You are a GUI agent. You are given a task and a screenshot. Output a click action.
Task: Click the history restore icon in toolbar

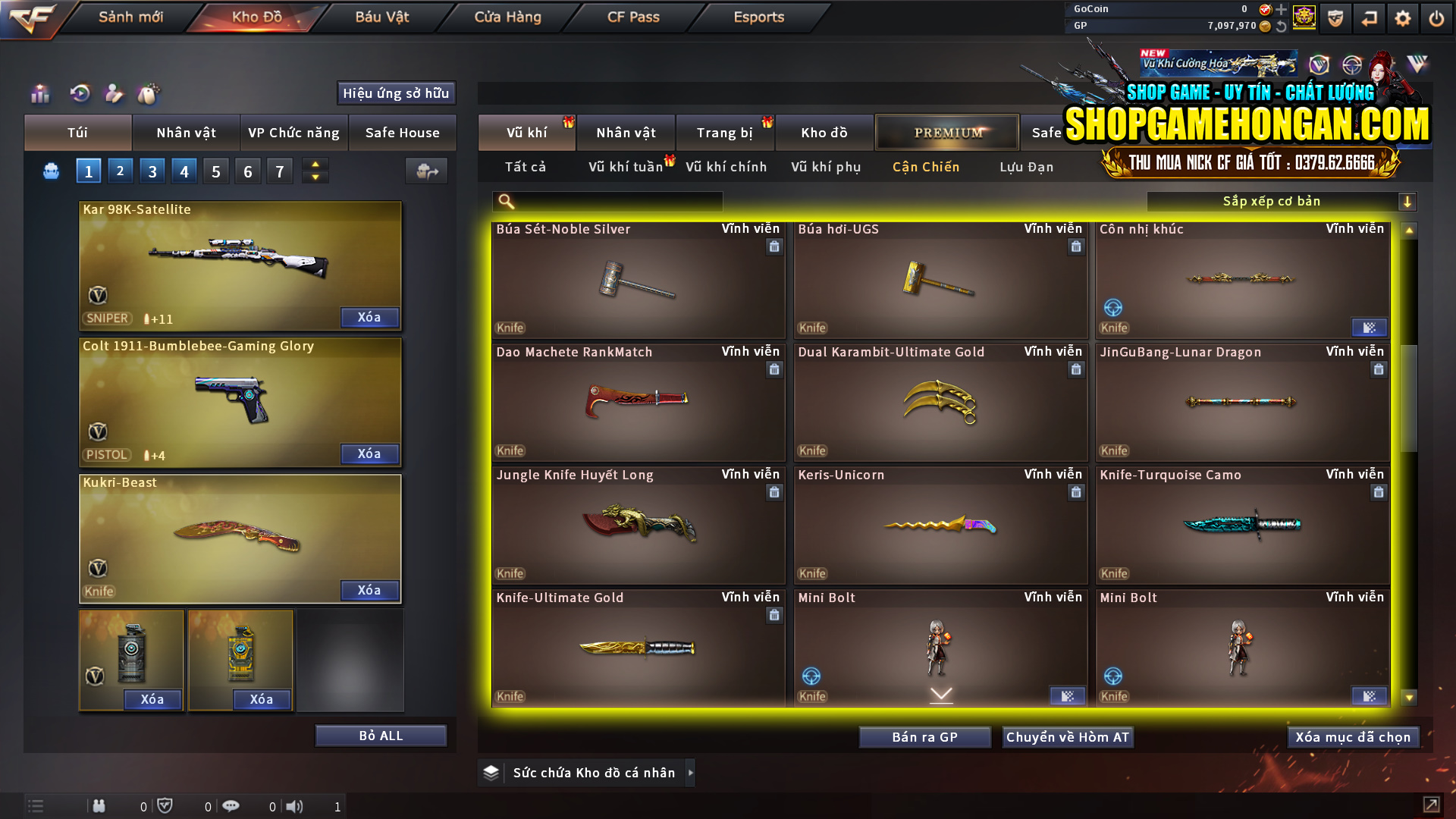(x=80, y=94)
